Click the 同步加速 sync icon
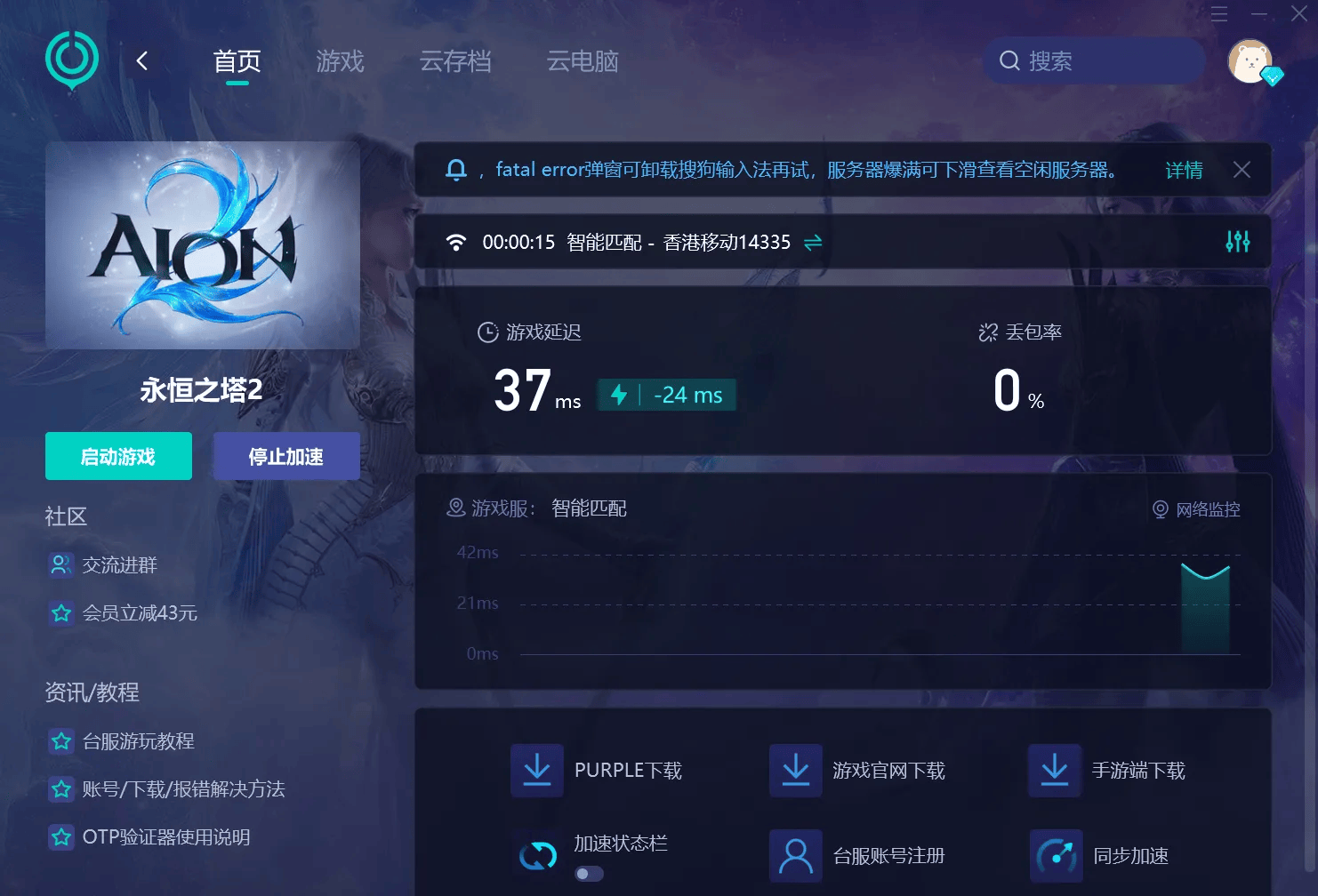The height and width of the screenshot is (896, 1318). (x=1055, y=855)
